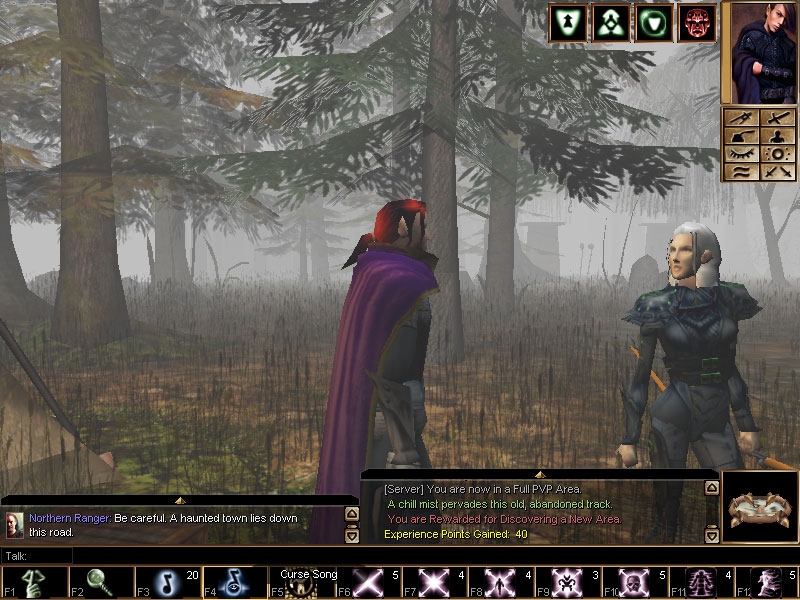This screenshot has height=600, width=800.
Task: Toggle rest with the closed eye icon
Action: pos(743,154)
